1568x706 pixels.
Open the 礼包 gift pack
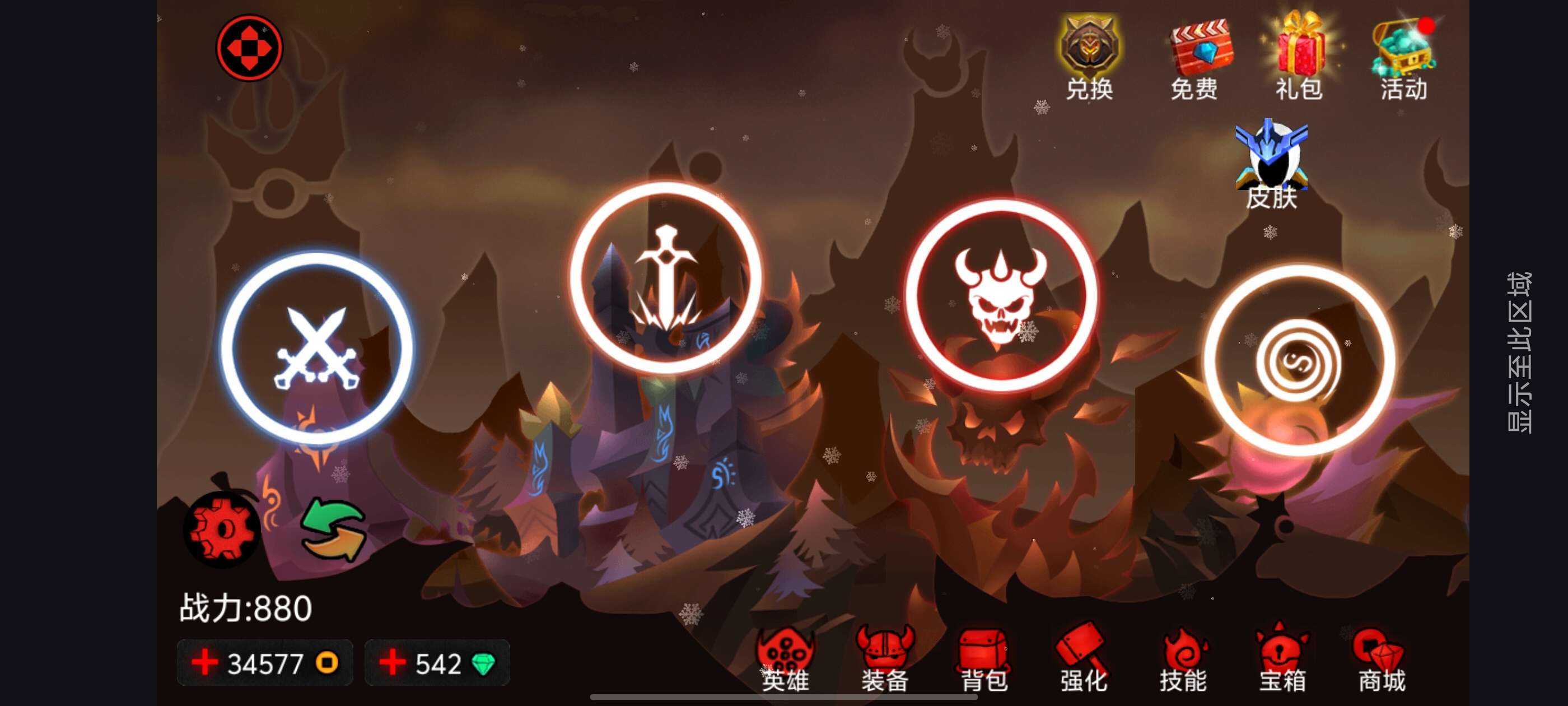[x=1300, y=58]
